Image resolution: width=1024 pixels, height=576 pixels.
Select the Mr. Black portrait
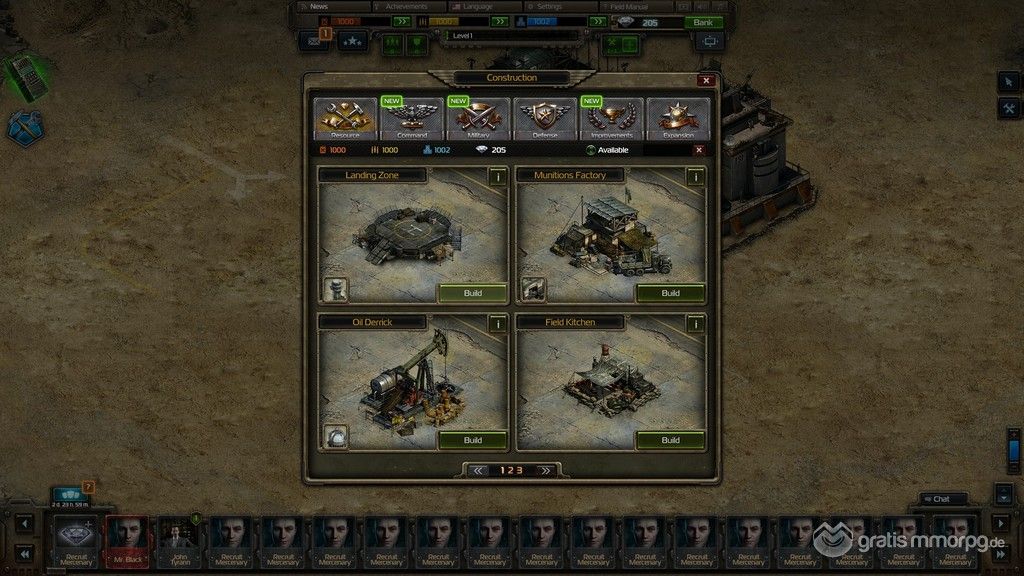127,540
